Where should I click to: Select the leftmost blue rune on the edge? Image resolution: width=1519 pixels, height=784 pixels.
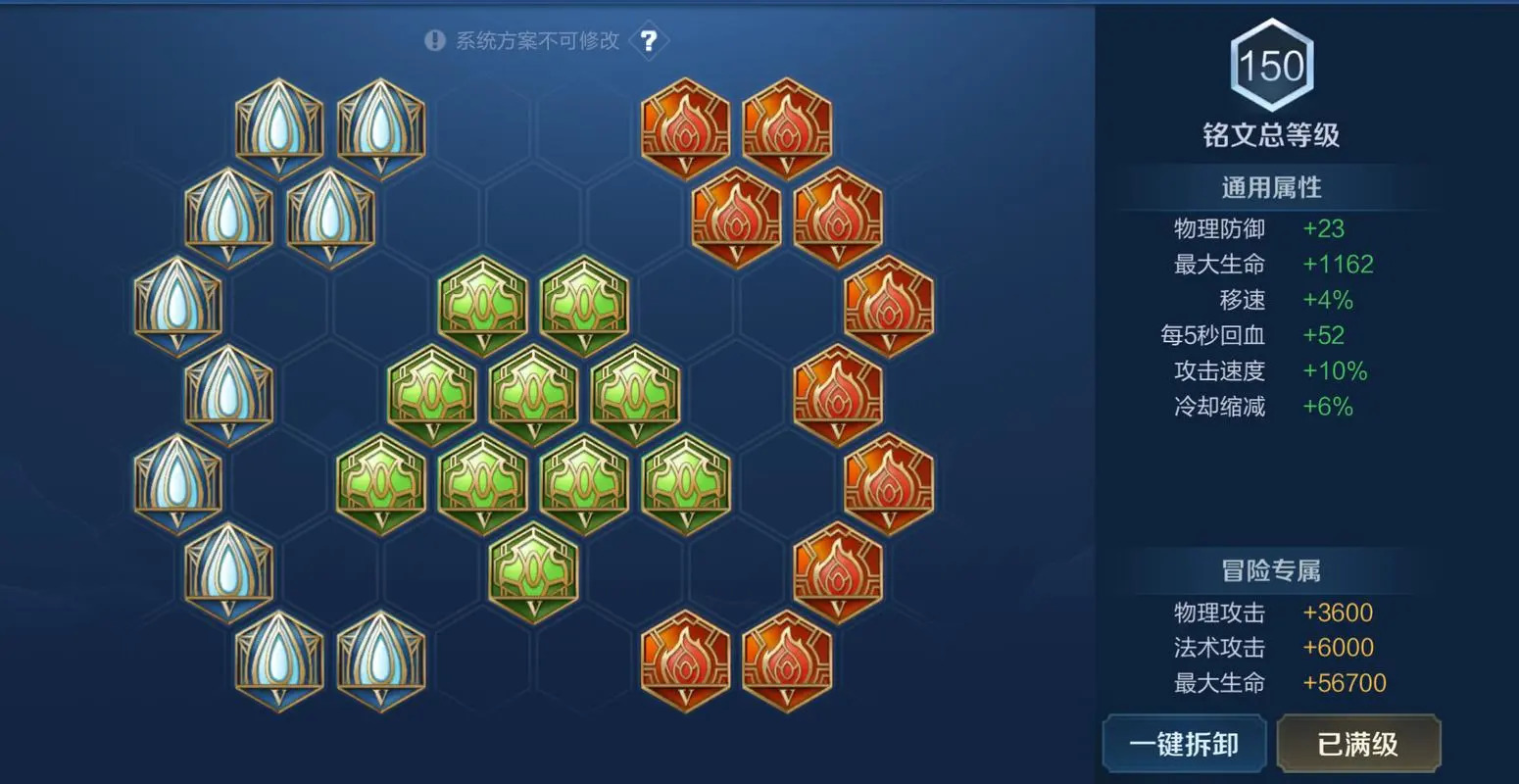pos(176,304)
